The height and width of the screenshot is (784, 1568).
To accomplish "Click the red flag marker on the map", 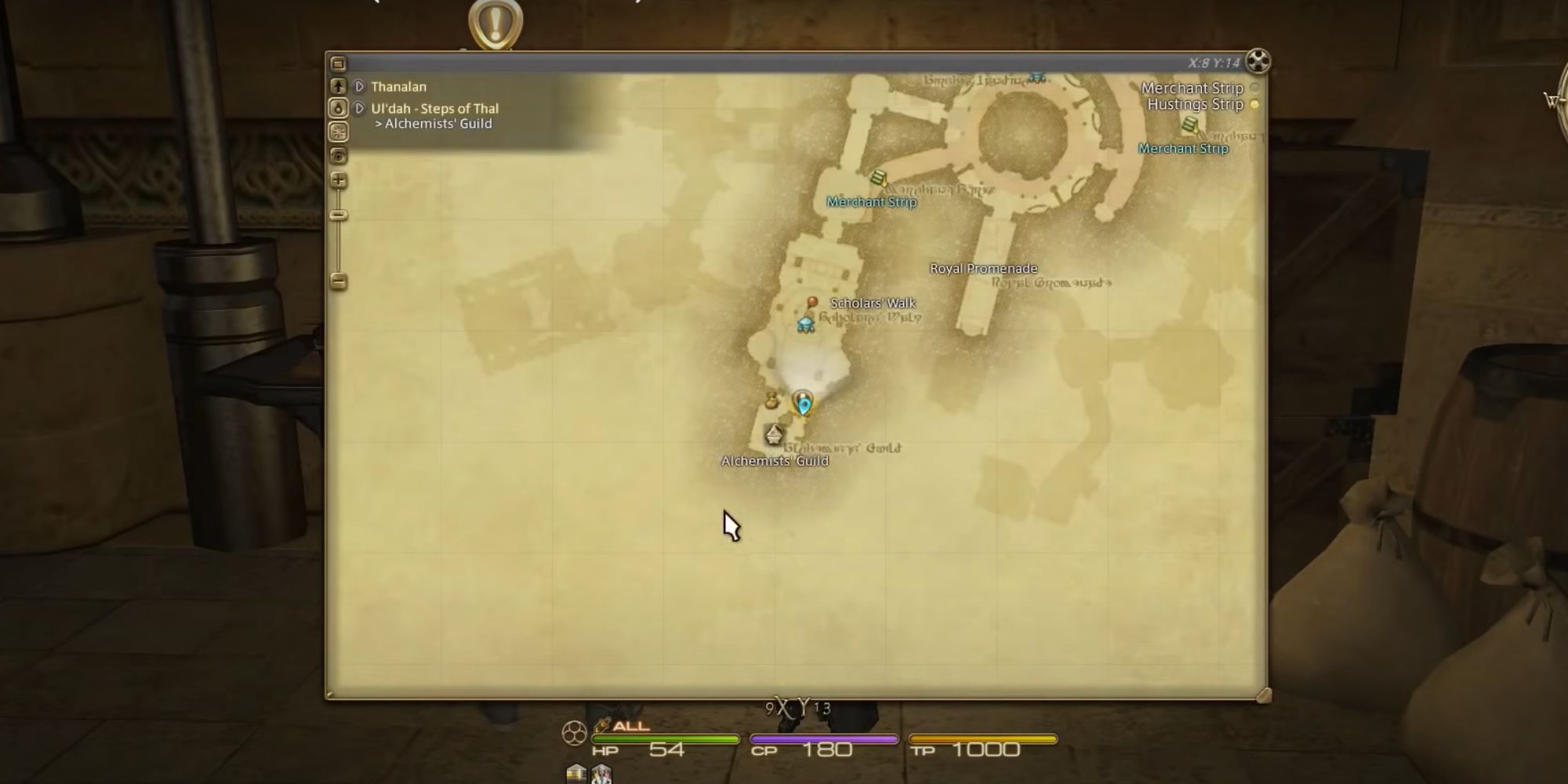I will 812,303.
